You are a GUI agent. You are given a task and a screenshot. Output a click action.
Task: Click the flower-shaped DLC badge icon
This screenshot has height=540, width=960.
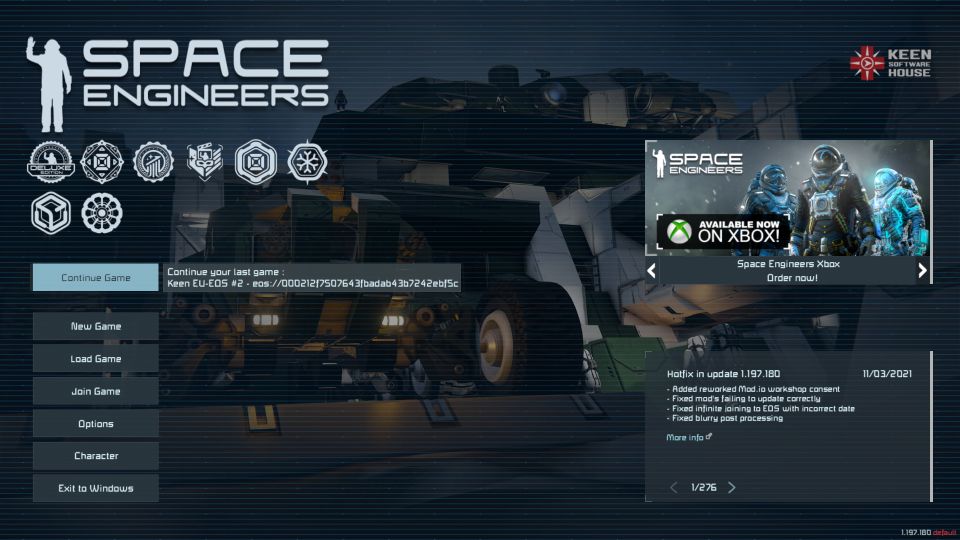(101, 212)
